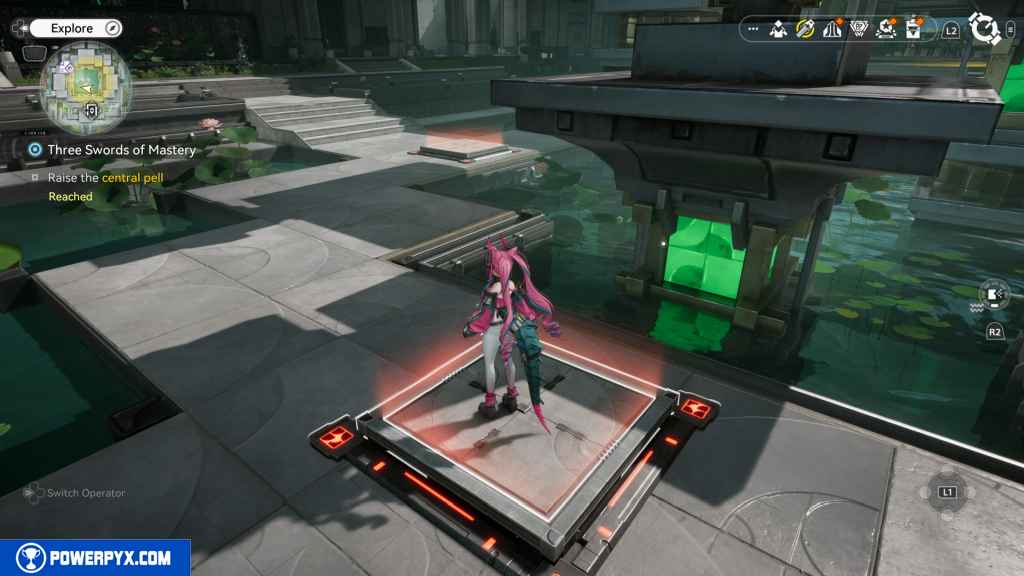1024x576 pixels.
Task: Activate the round skill icon above the R2 prompt
Action: [x=994, y=294]
